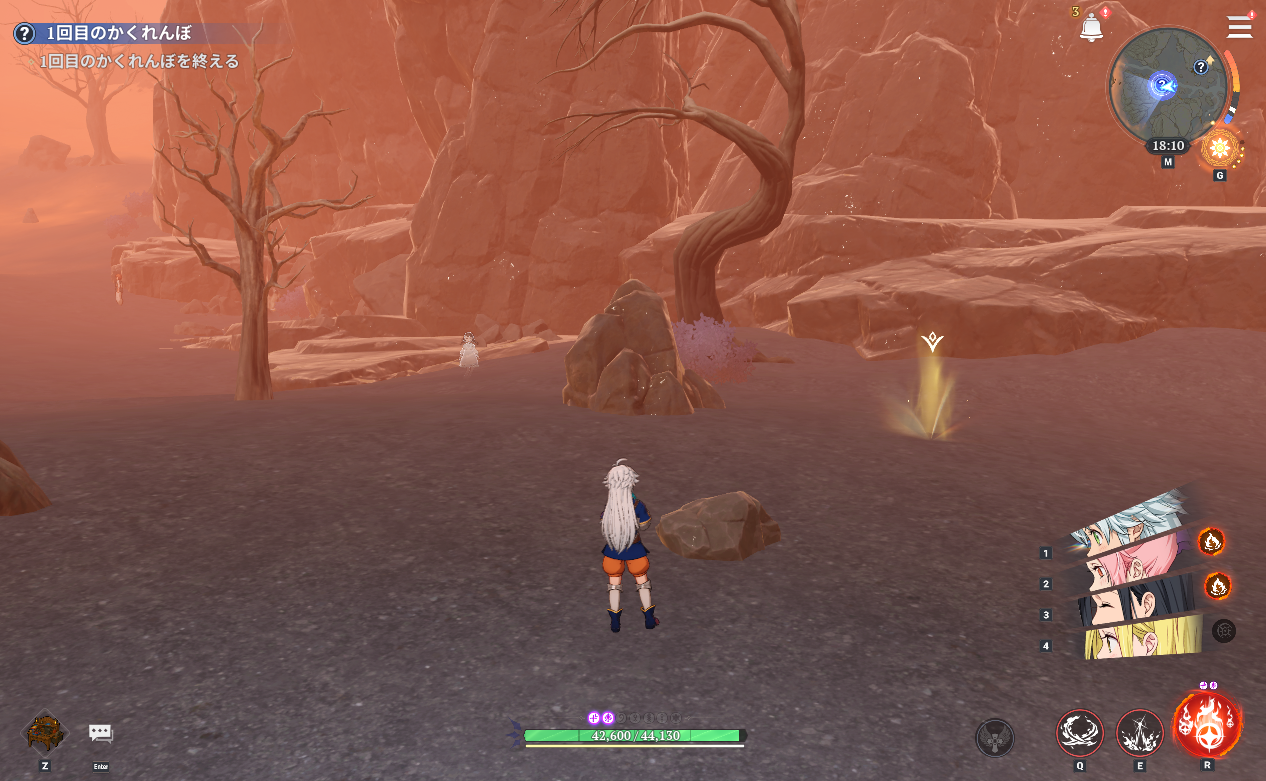
Task: Use the swirling wind slash skill
Action: tap(1080, 733)
